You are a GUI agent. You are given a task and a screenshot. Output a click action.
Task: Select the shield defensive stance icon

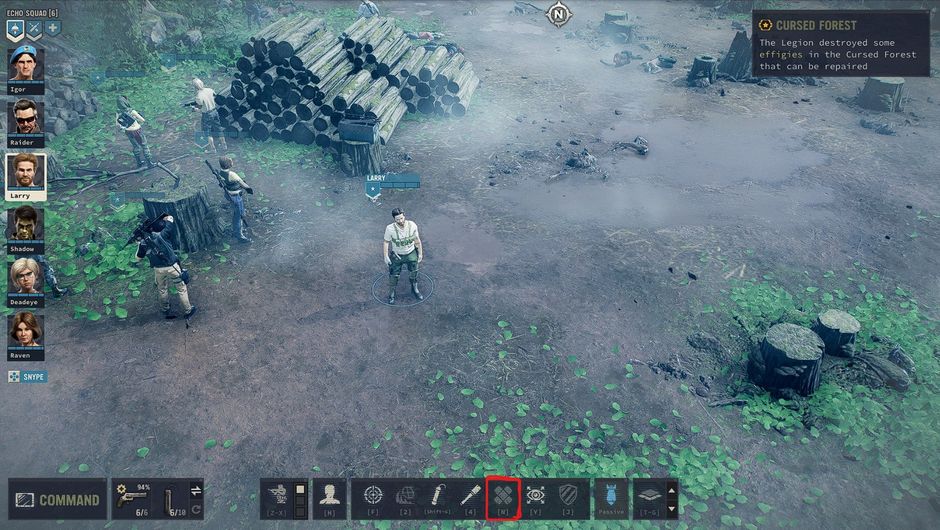[568, 496]
